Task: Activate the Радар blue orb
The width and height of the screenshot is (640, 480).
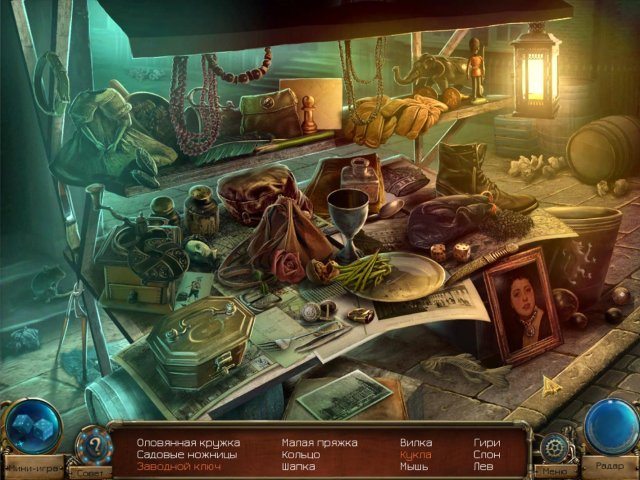Action: click(x=608, y=425)
